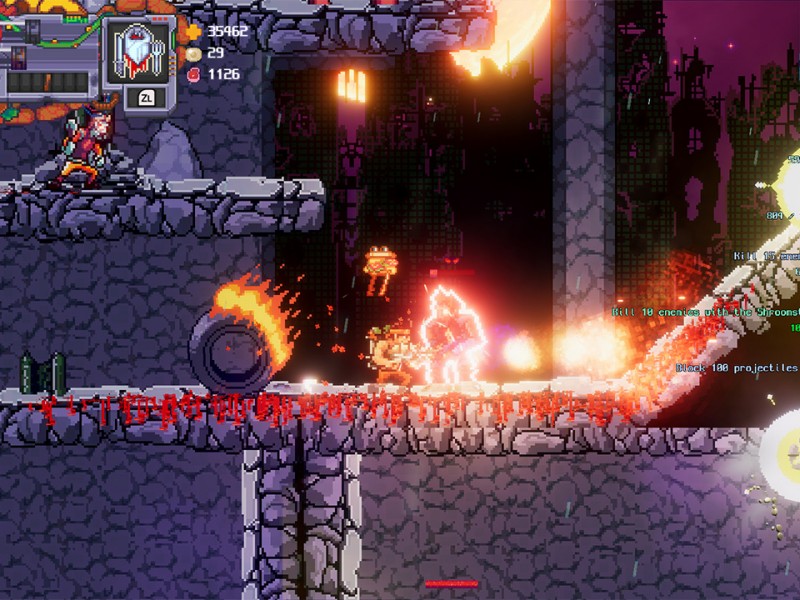Select the shield with knife and fork item slot

(140, 51)
